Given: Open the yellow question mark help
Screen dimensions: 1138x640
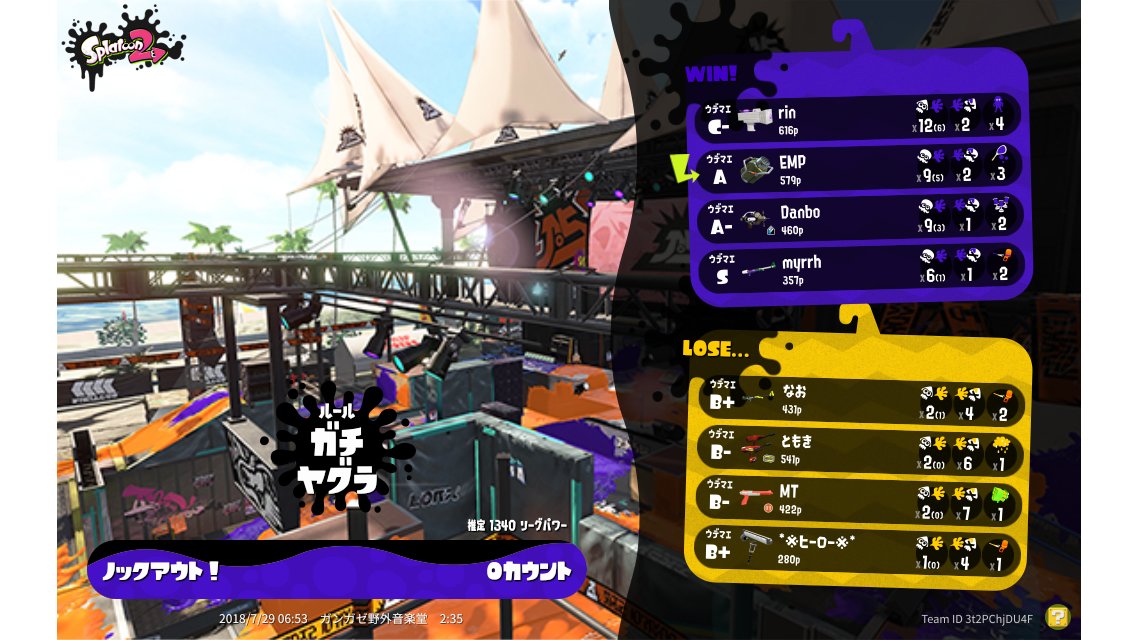Looking at the screenshot, I should click(1057, 616).
